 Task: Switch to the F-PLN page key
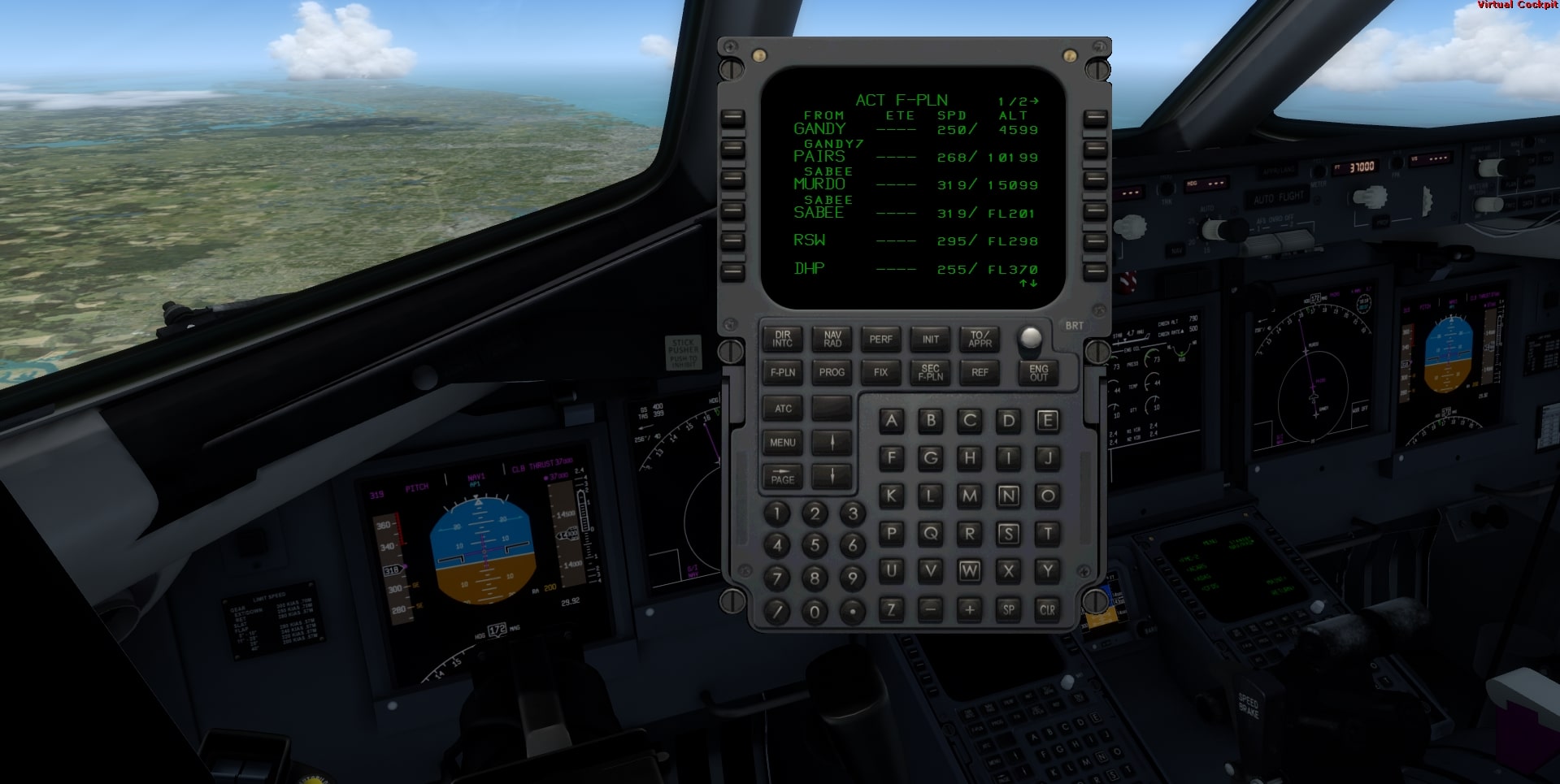783,372
